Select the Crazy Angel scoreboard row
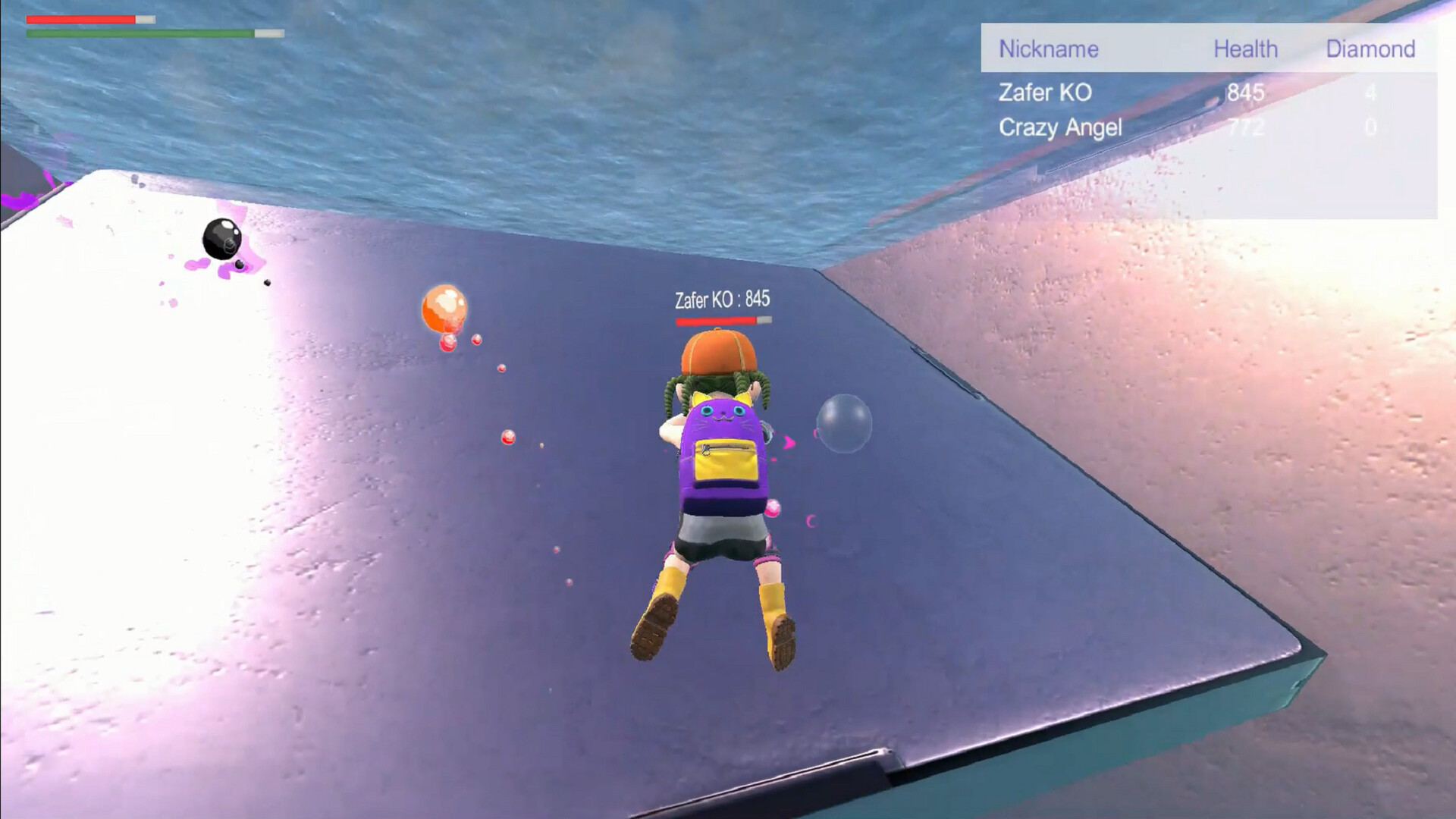Image resolution: width=1456 pixels, height=819 pixels. tap(1060, 127)
